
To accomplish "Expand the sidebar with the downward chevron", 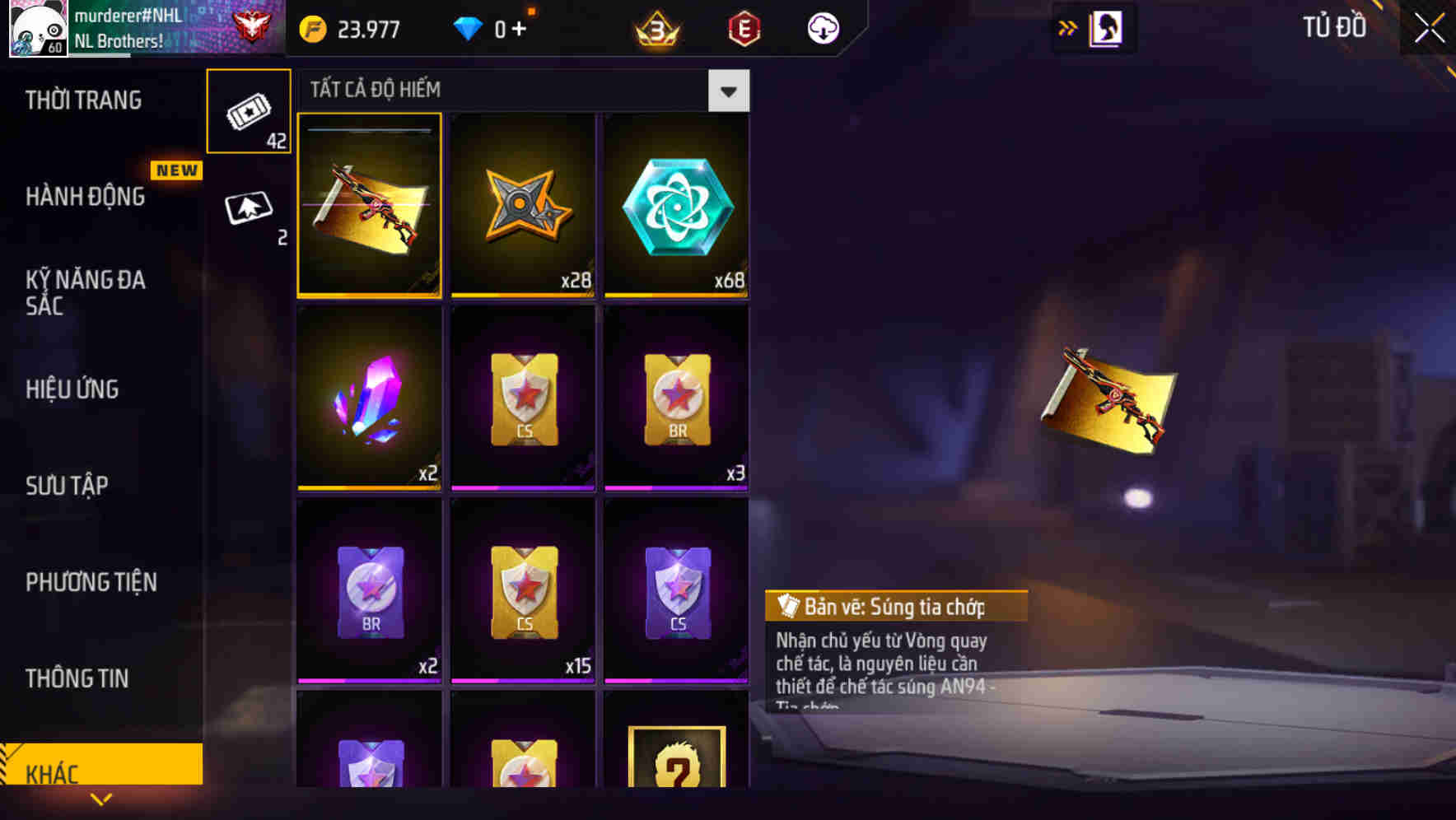I will (102, 799).
